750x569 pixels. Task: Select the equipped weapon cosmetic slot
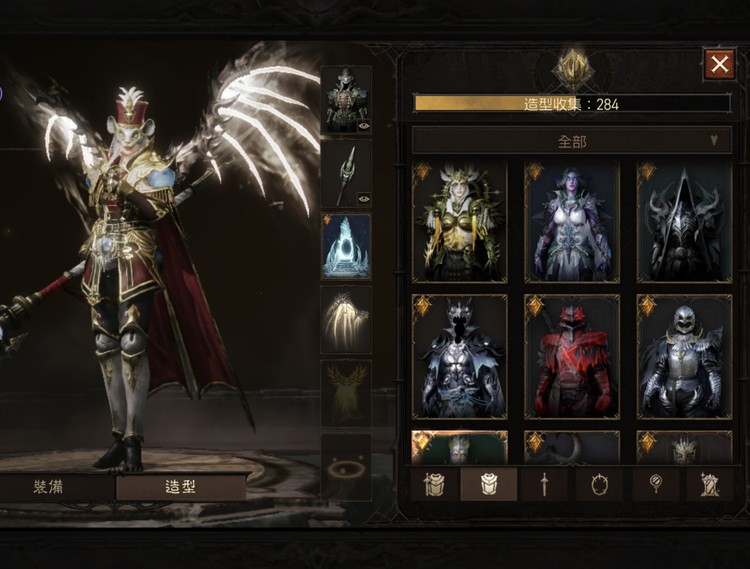click(346, 173)
